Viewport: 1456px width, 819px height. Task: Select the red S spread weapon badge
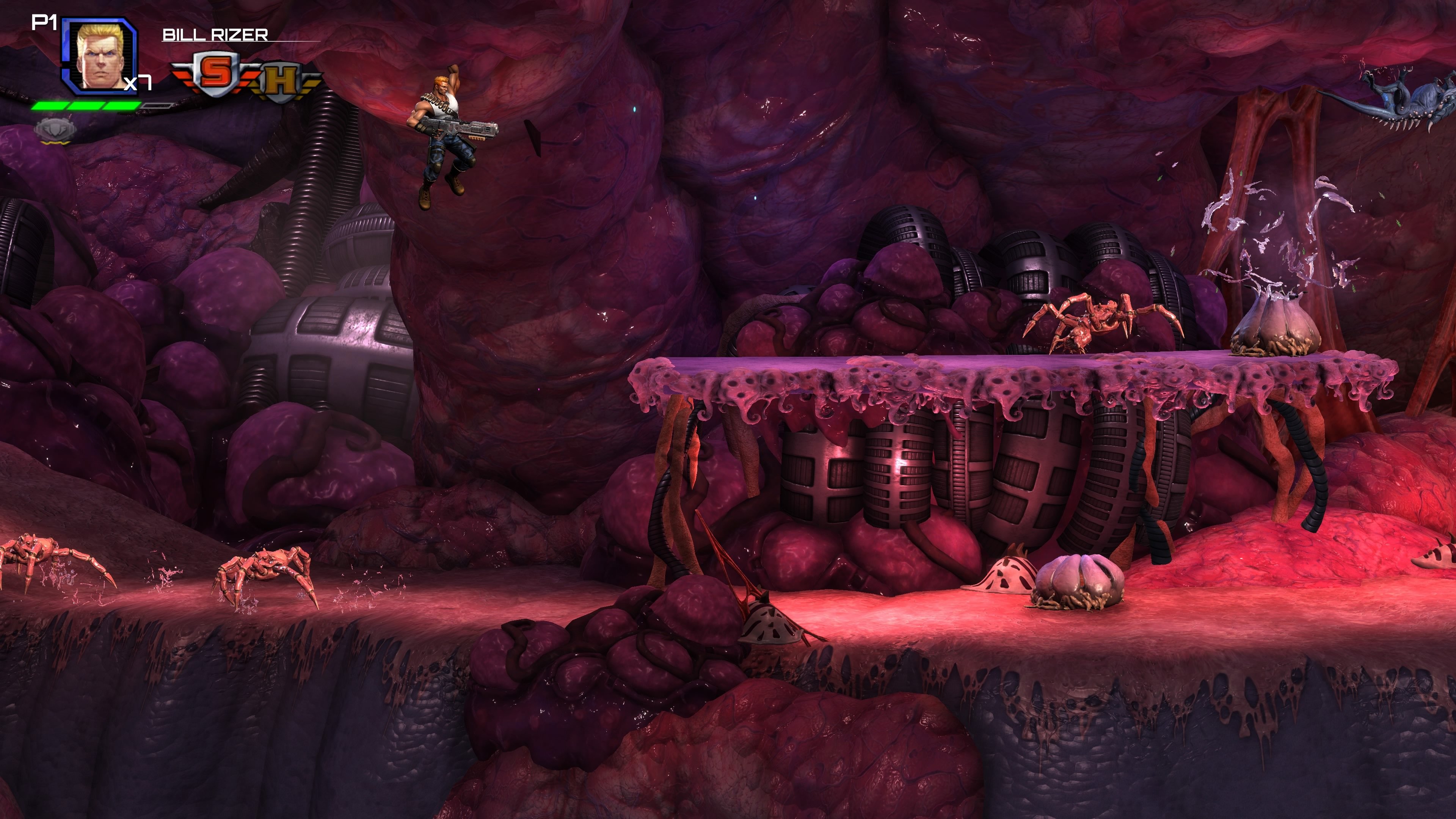coord(213,72)
